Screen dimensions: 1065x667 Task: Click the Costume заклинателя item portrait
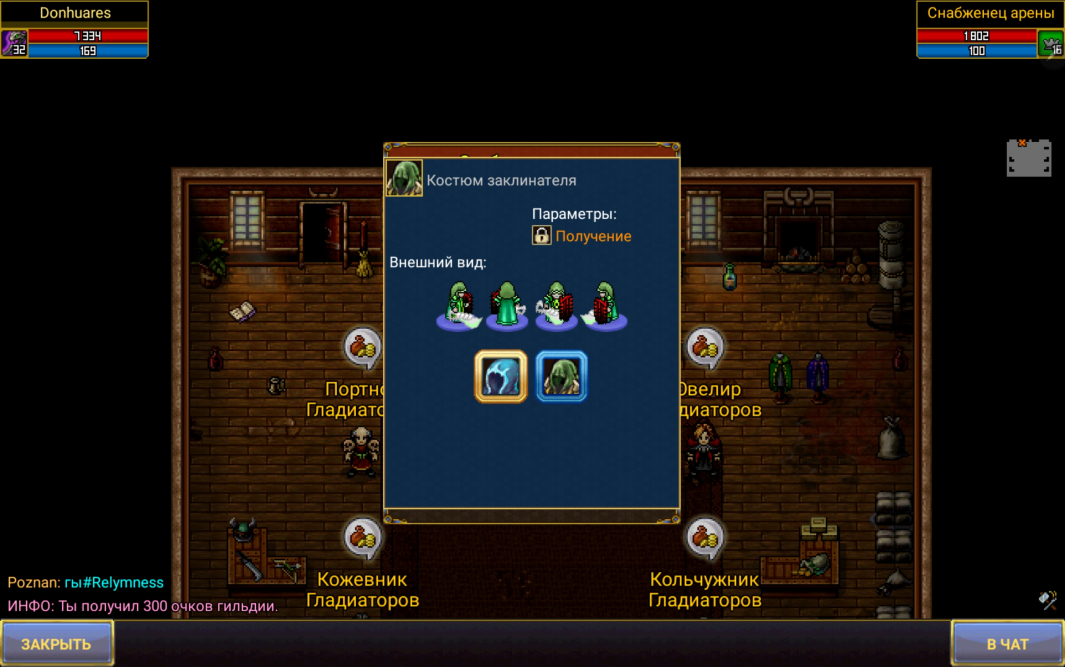[404, 178]
